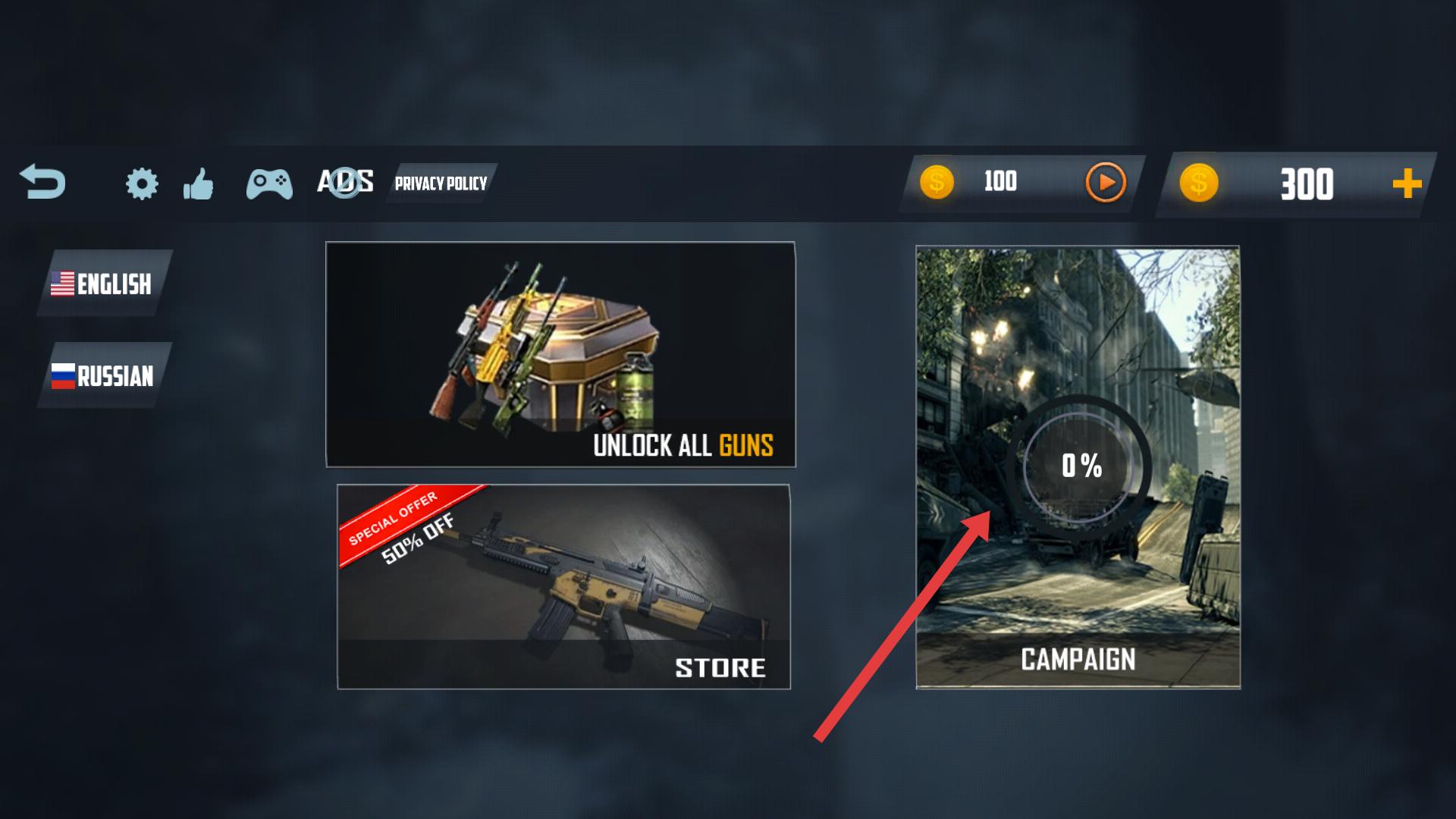
Task: Enter the Store with 50% off
Action: [x=563, y=586]
